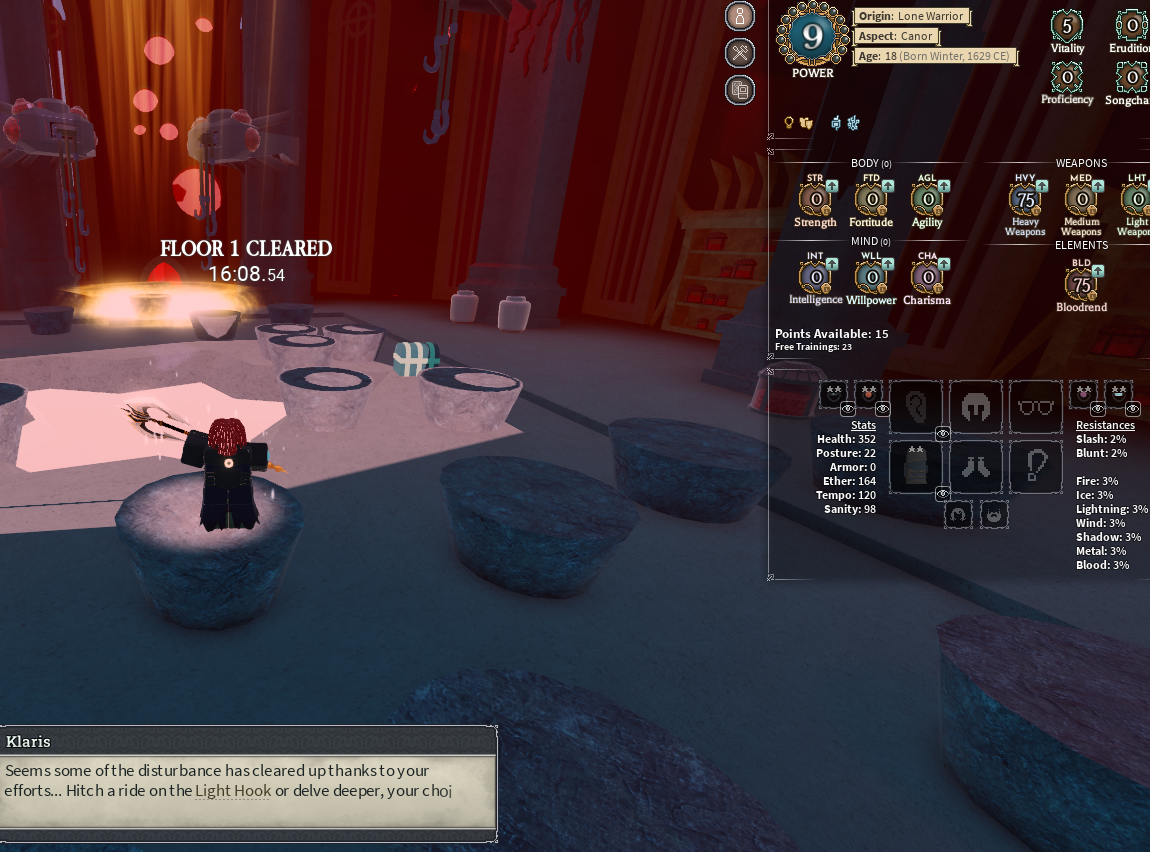Upgrade the Willpower attribute
The height and width of the screenshot is (852, 1150).
pyautogui.click(x=888, y=263)
